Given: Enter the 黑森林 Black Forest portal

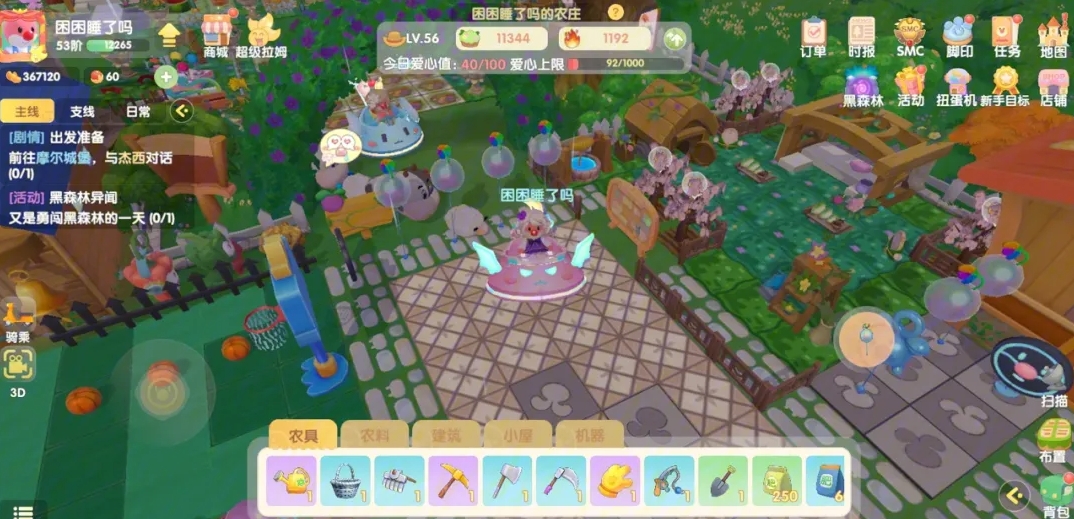Looking at the screenshot, I should coord(863,85).
